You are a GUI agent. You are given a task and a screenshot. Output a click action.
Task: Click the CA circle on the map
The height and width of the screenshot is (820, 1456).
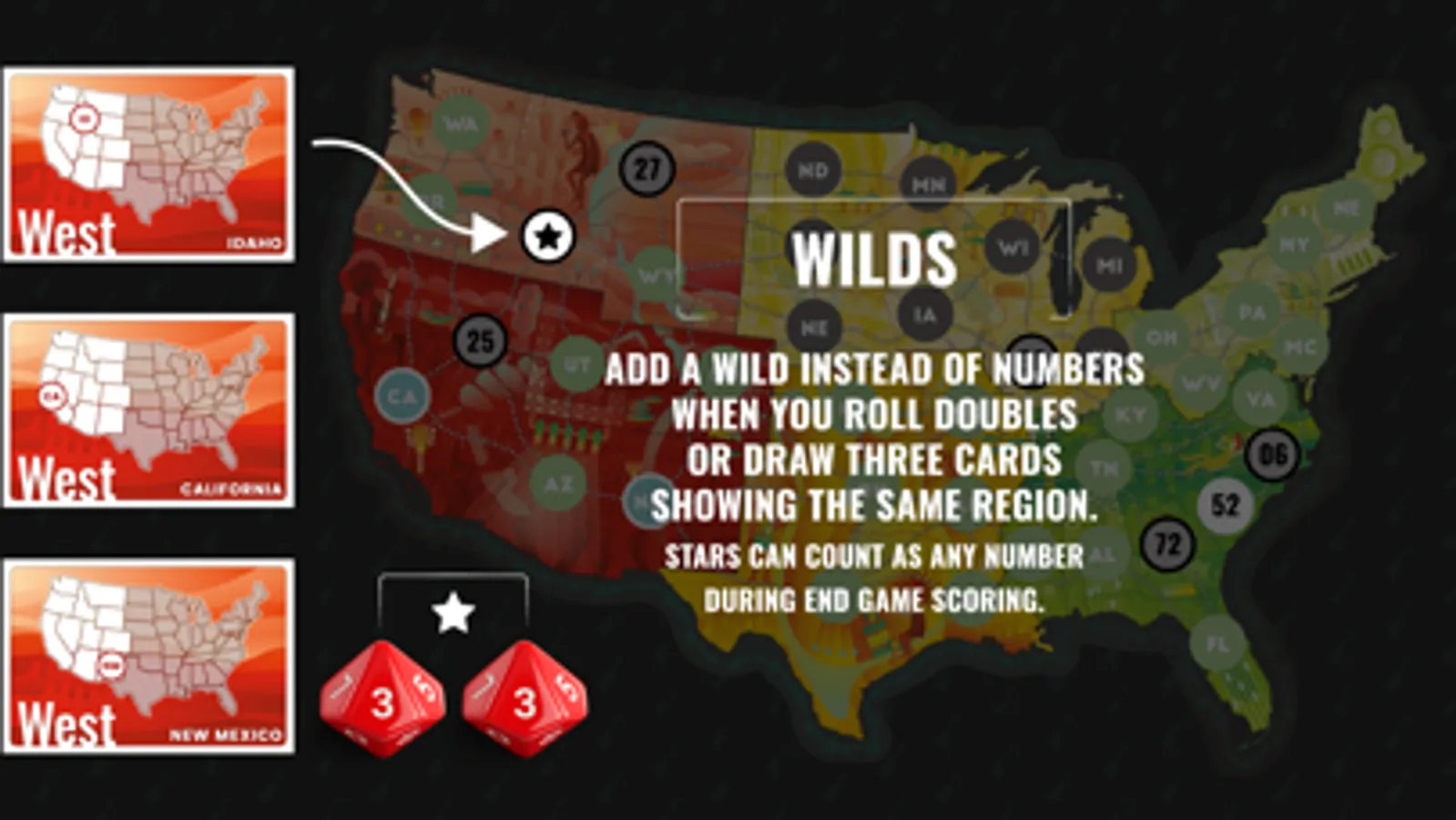(x=403, y=395)
